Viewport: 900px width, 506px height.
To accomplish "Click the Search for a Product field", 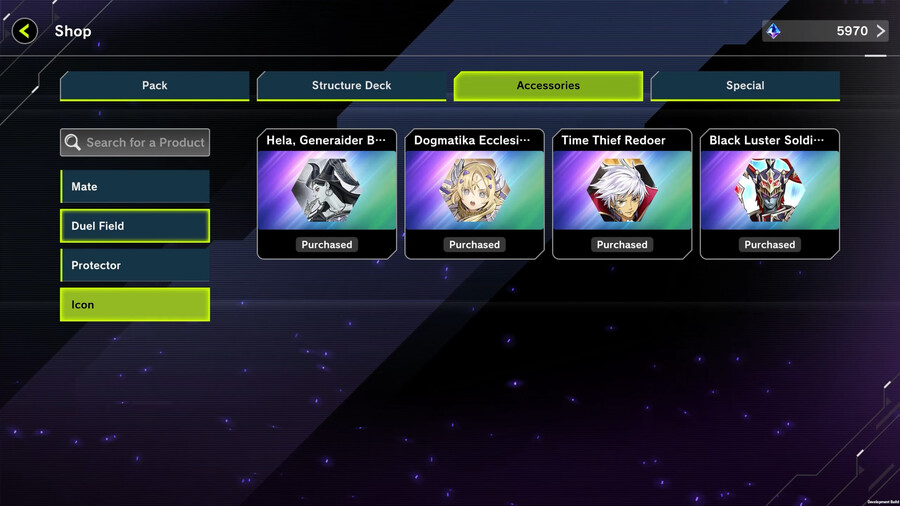I will coord(135,142).
